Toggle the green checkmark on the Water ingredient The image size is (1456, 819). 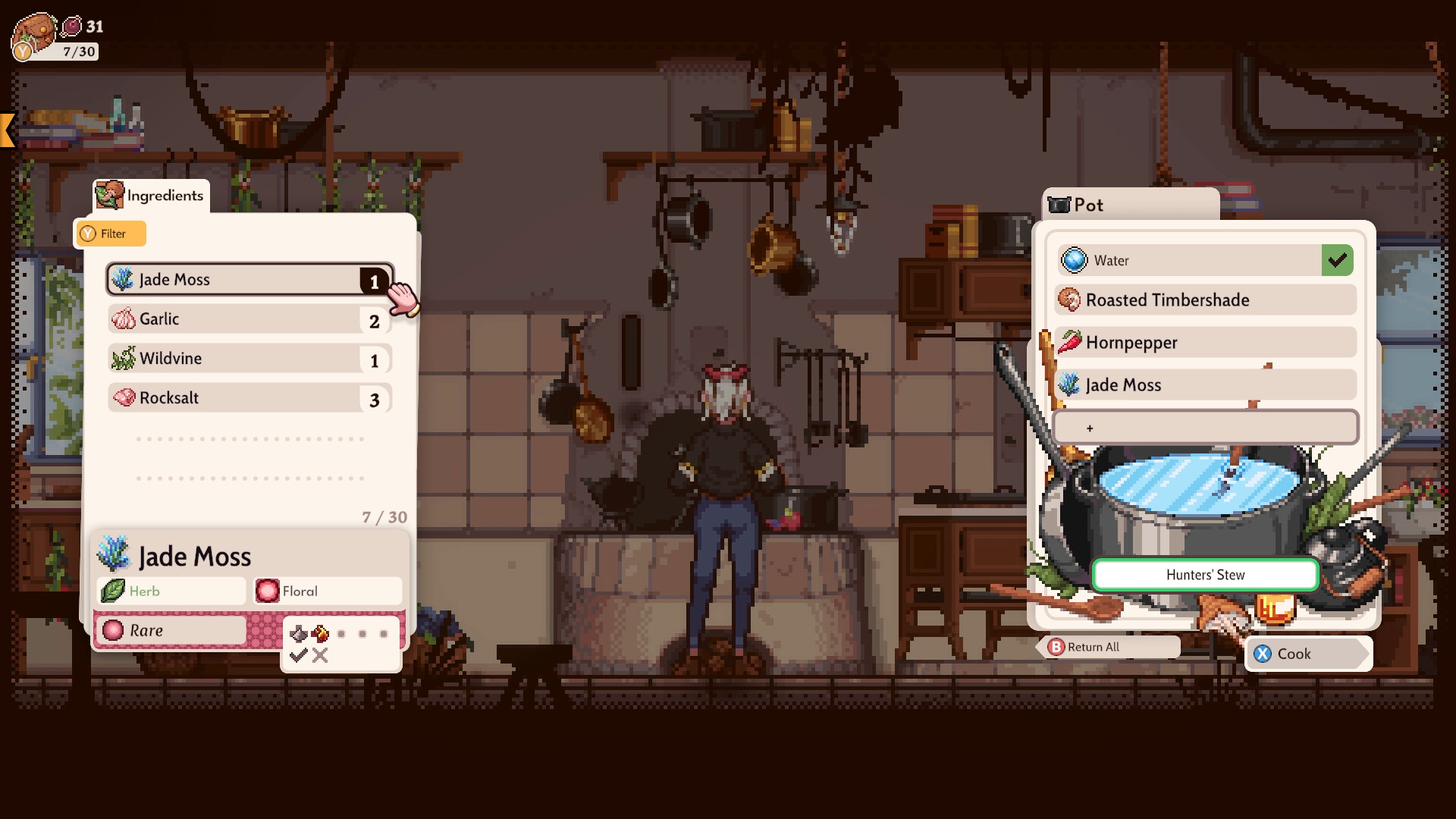pyautogui.click(x=1338, y=260)
